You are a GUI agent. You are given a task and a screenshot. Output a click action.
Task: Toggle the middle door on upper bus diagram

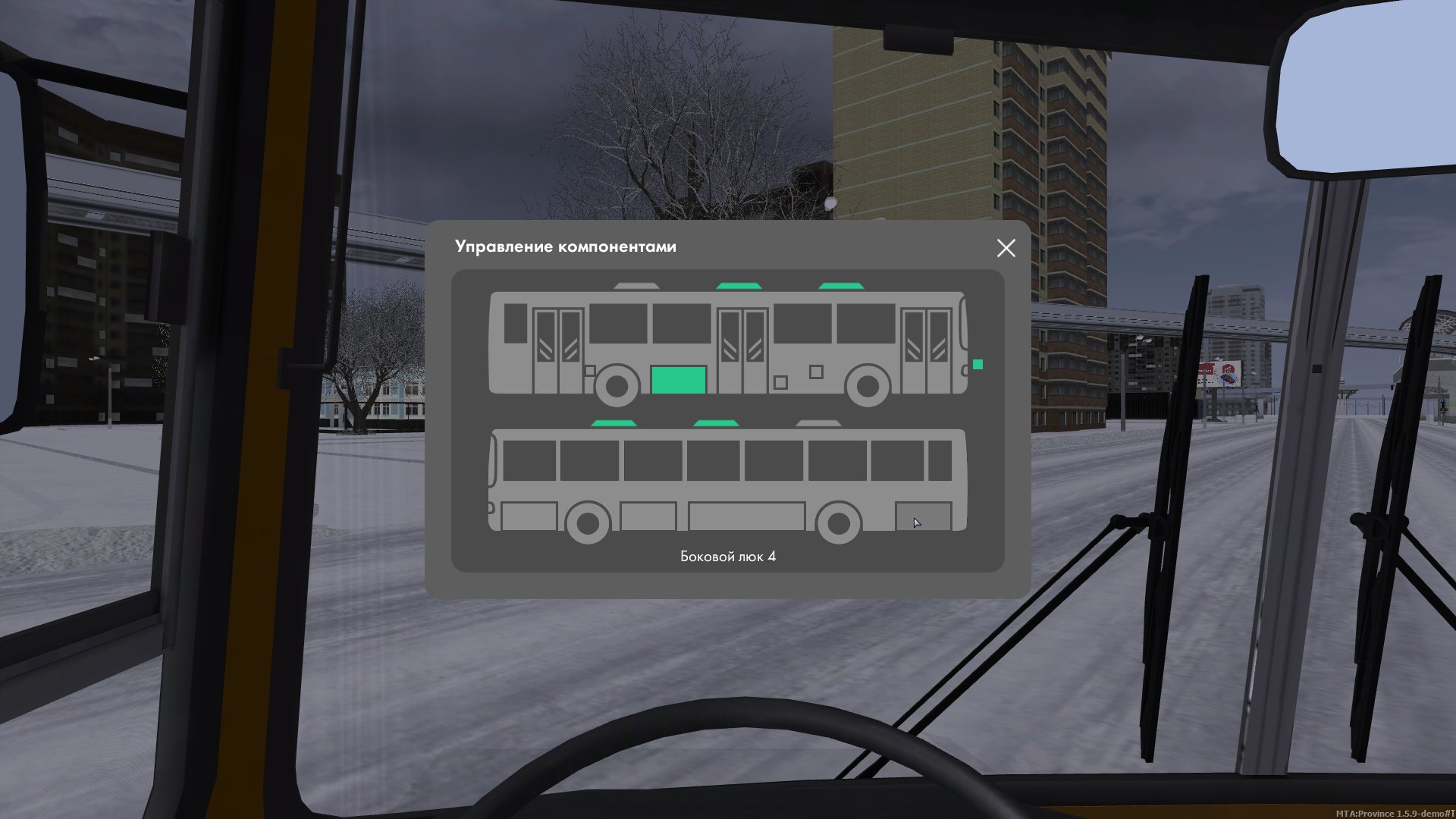coord(742,350)
